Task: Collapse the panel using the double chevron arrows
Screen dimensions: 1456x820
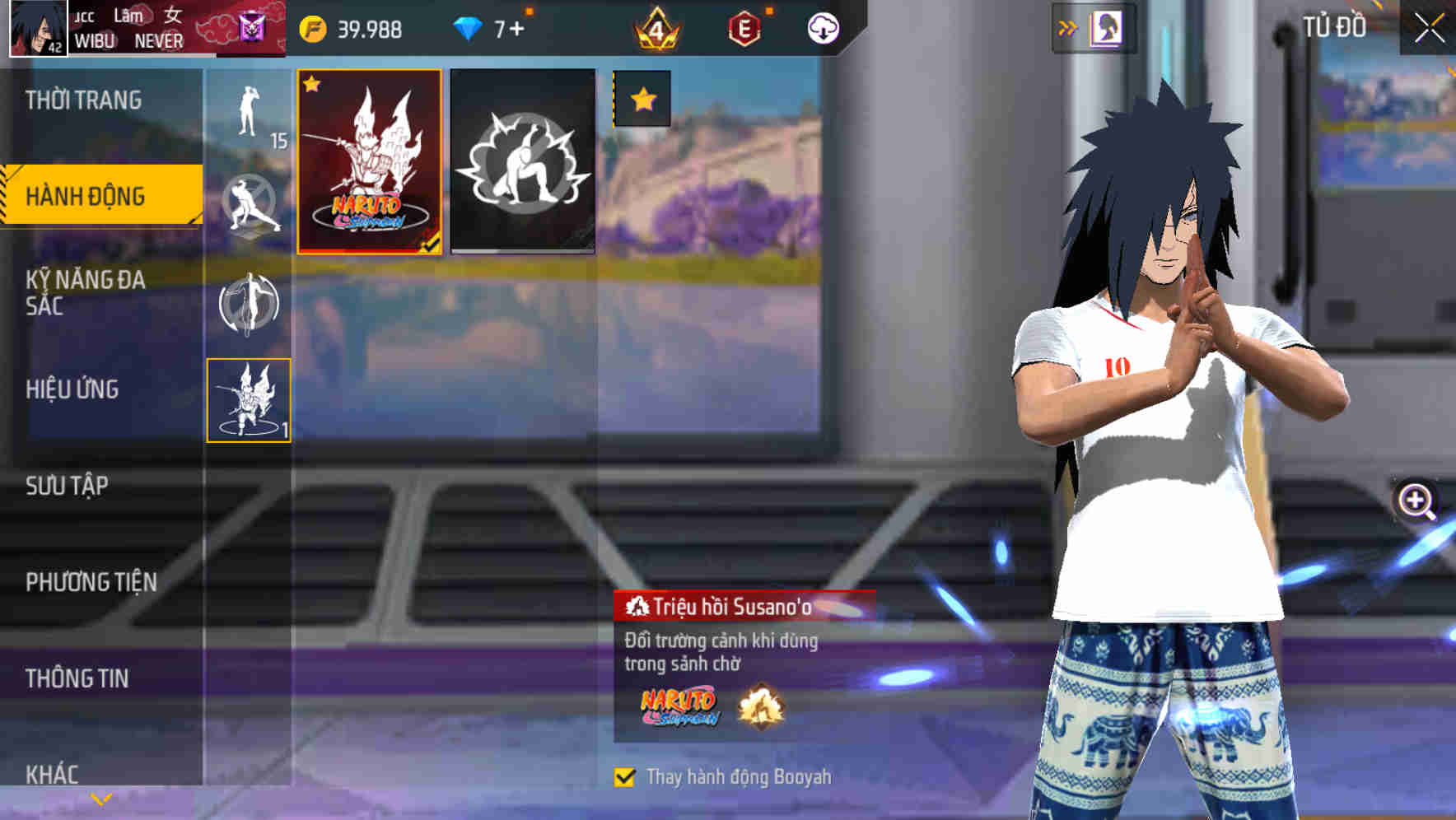Action: coord(1068,26)
